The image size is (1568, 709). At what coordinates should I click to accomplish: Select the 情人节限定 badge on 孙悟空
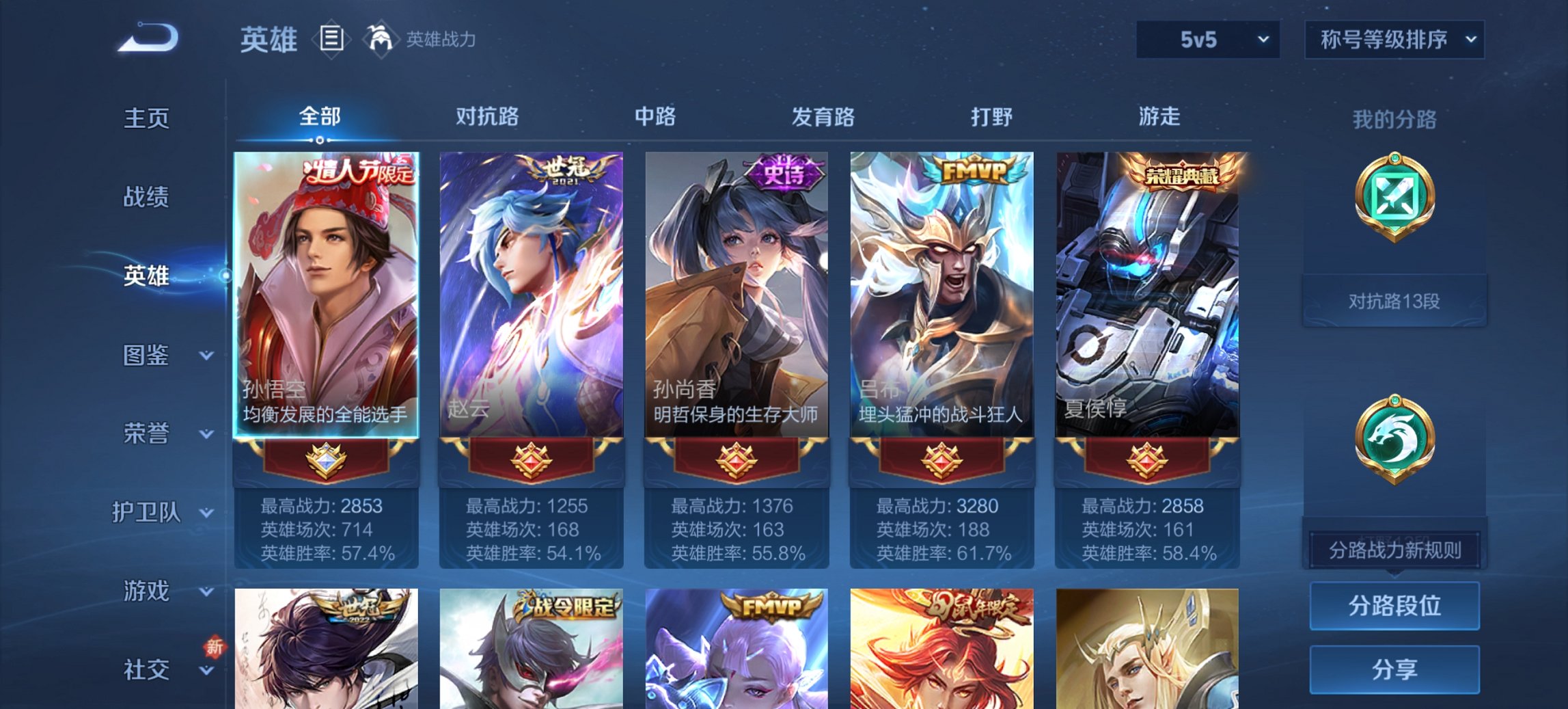tap(355, 173)
